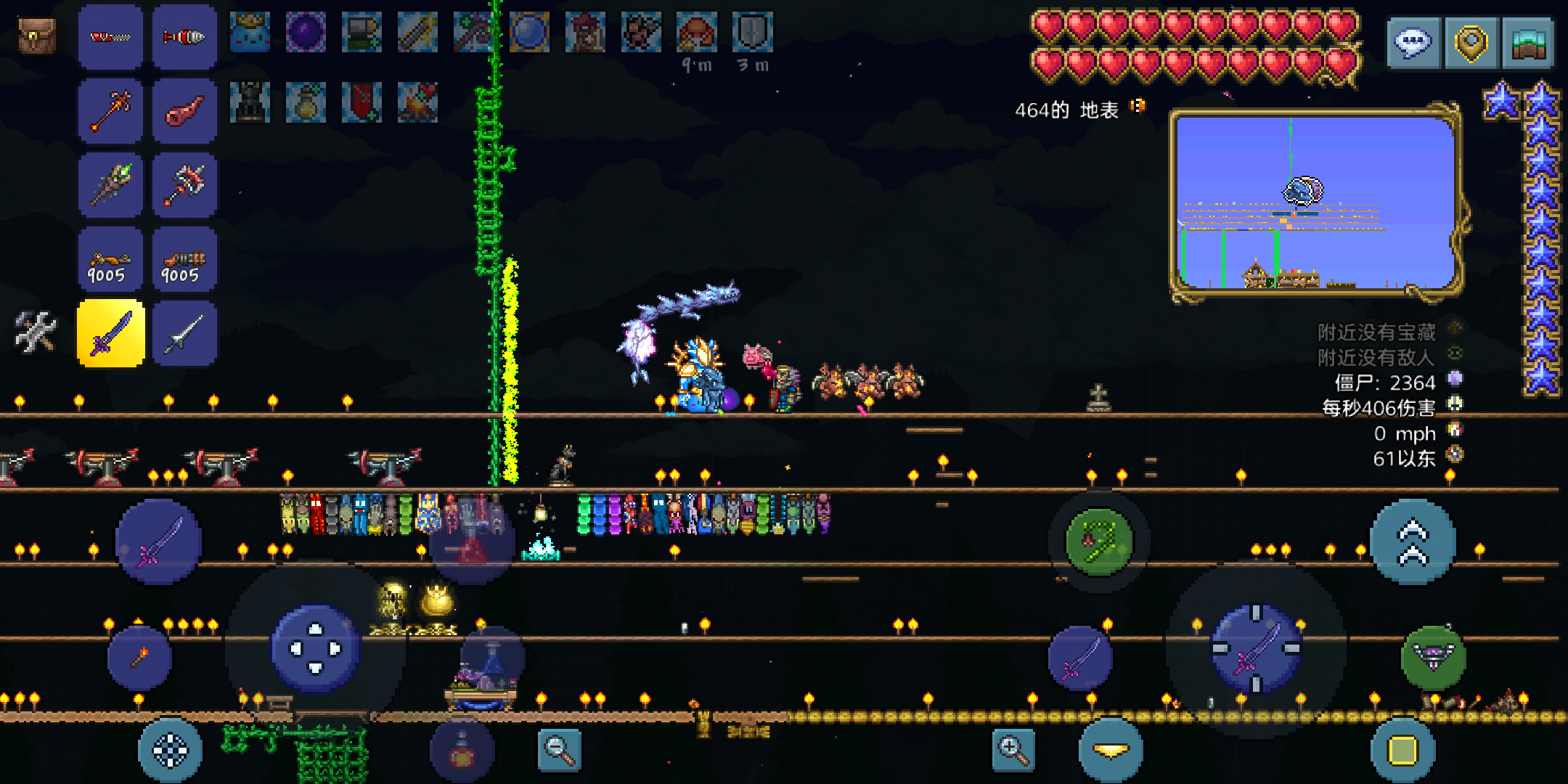Tap the zoom-out magnifier button

[560, 749]
